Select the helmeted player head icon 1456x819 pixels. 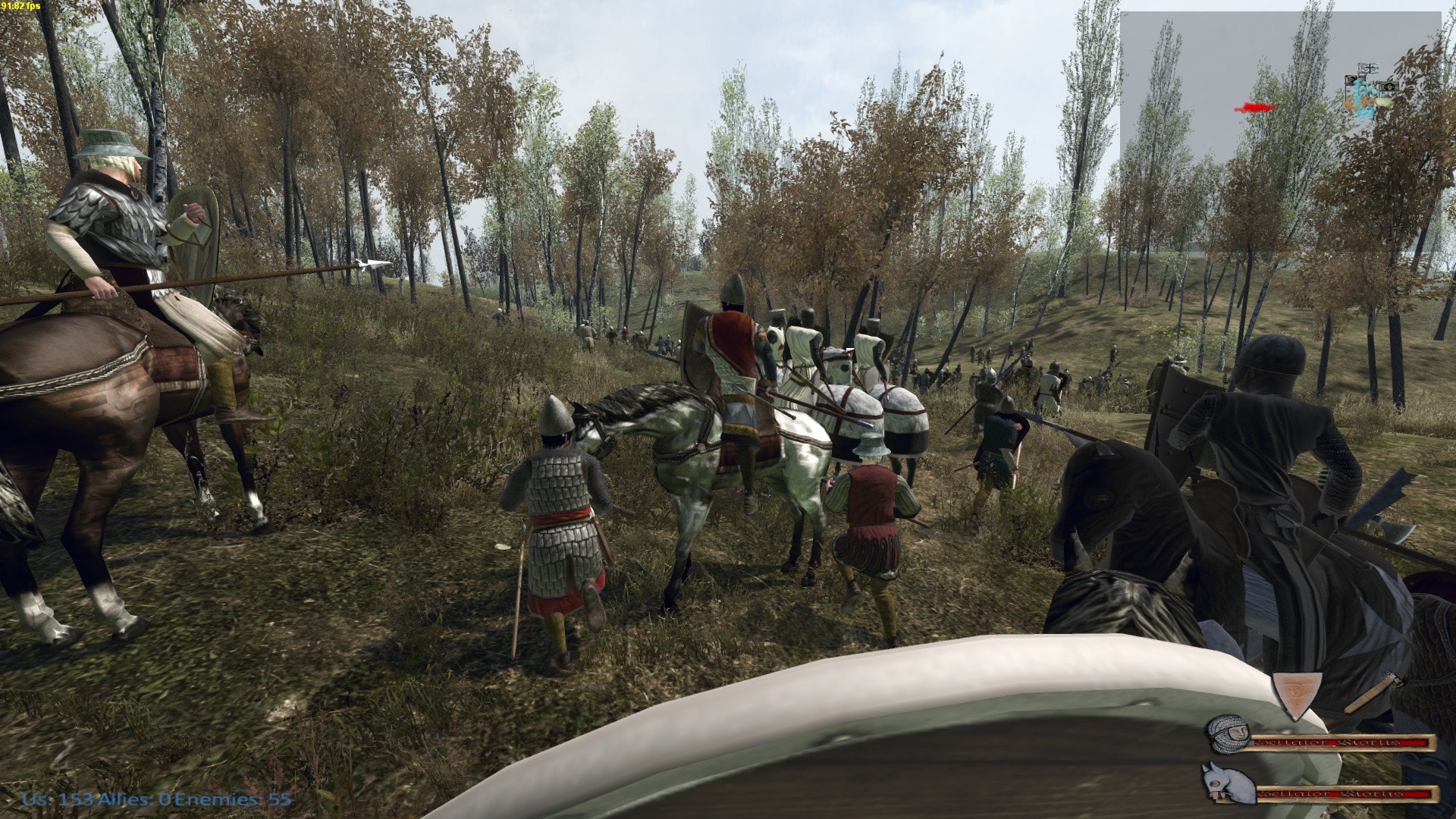point(1228,734)
